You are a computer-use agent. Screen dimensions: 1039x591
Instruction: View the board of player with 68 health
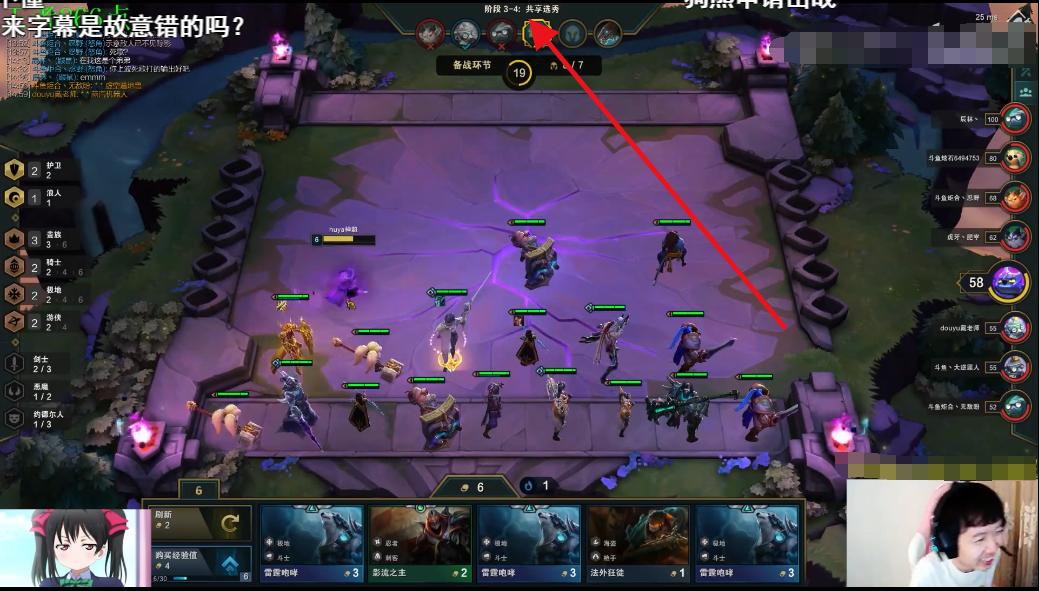pos(1015,197)
